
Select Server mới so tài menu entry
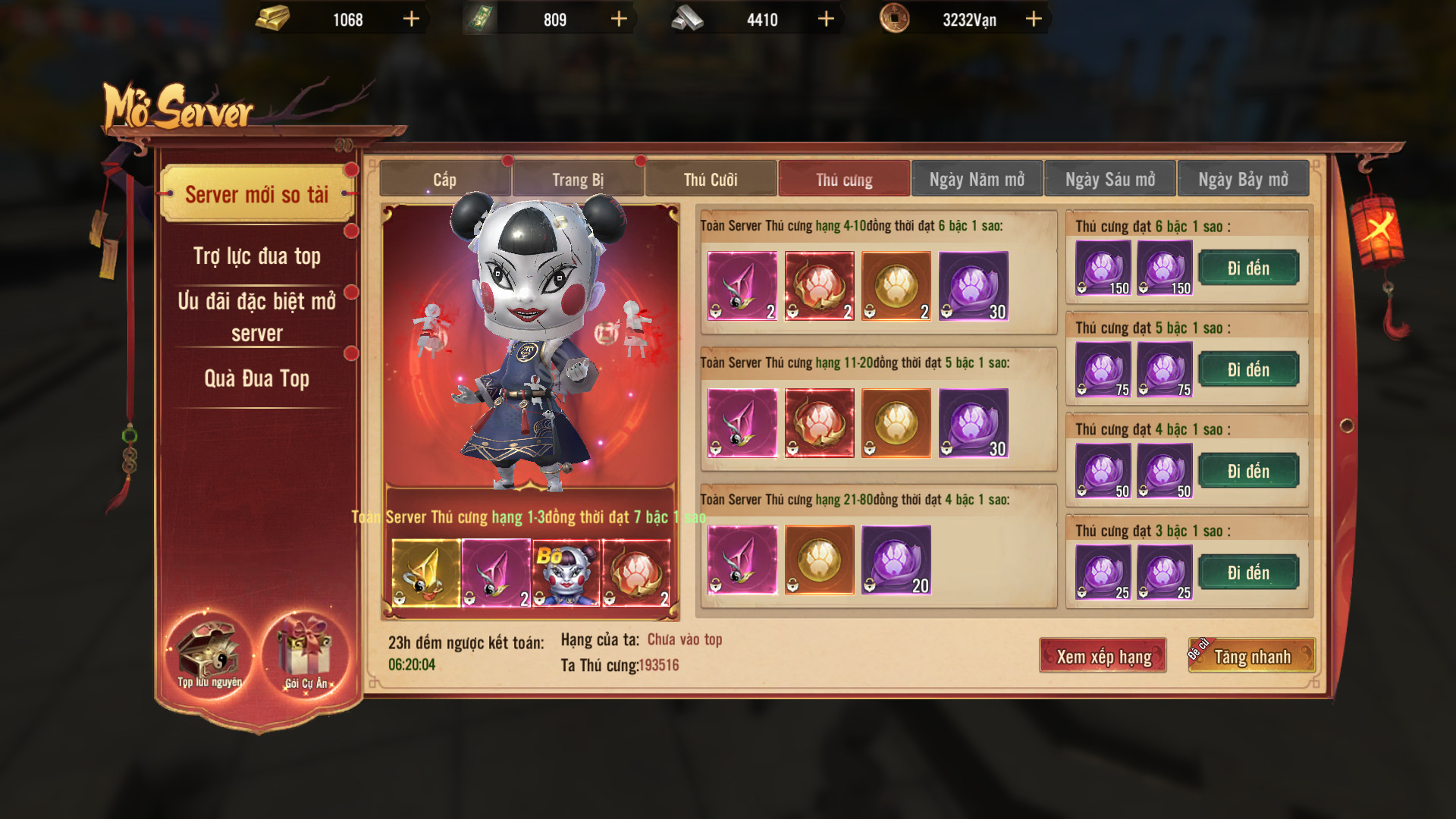(x=257, y=195)
